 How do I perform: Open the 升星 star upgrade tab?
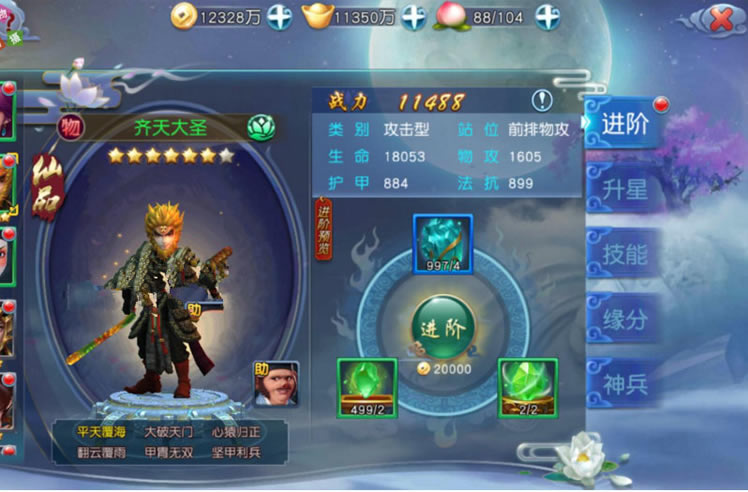[x=625, y=189]
